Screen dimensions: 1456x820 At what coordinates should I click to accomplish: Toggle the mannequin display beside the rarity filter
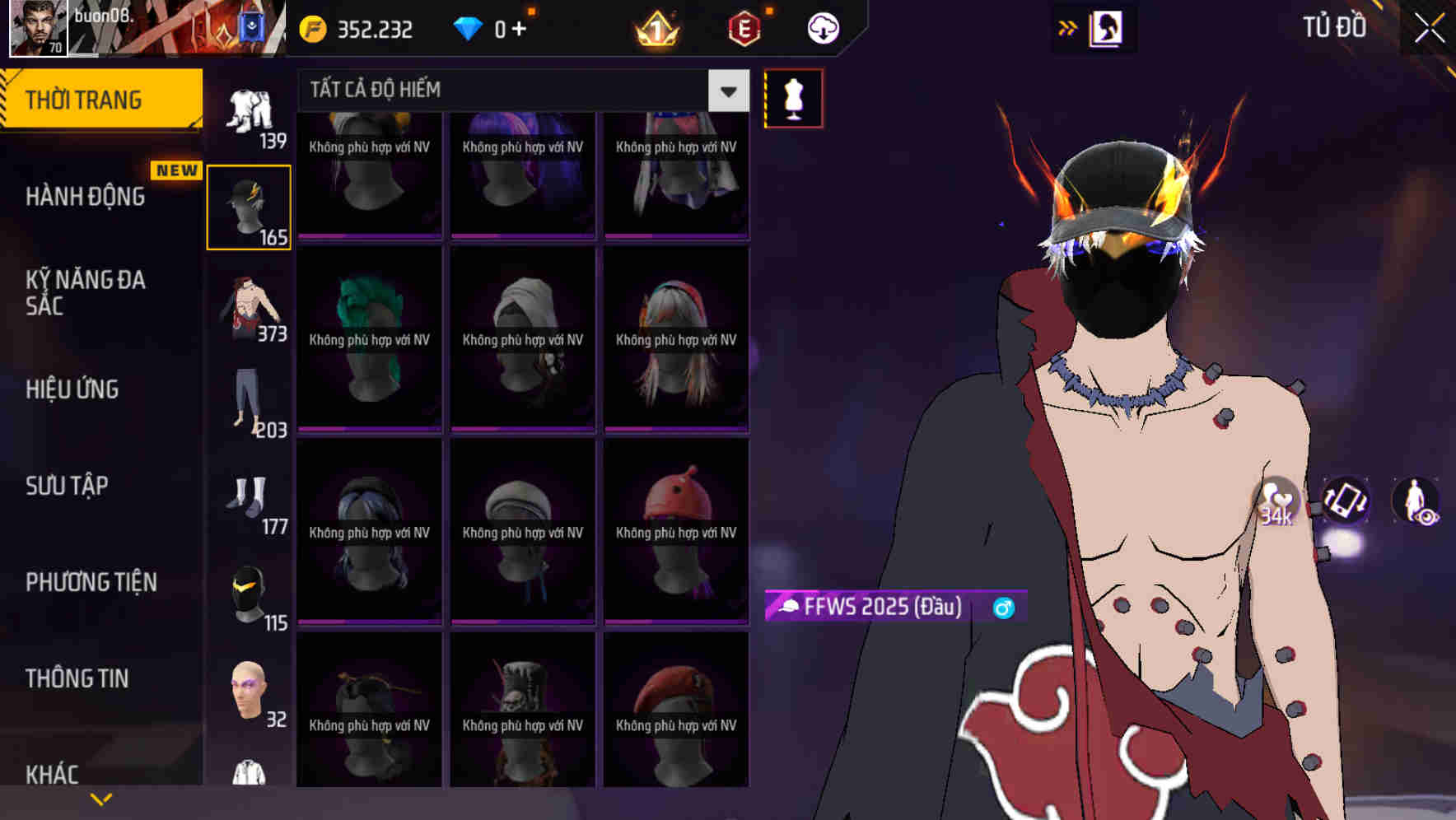[792, 98]
